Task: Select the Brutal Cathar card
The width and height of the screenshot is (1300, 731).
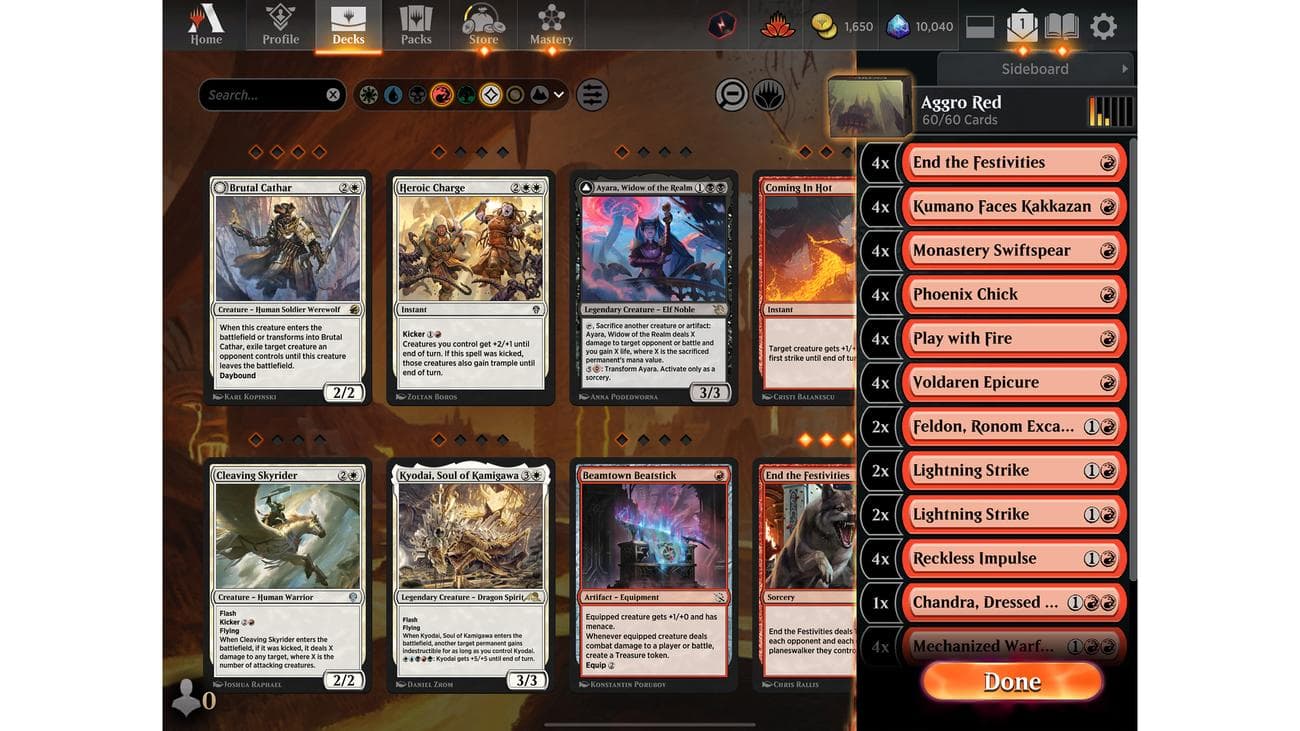Action: click(x=288, y=288)
